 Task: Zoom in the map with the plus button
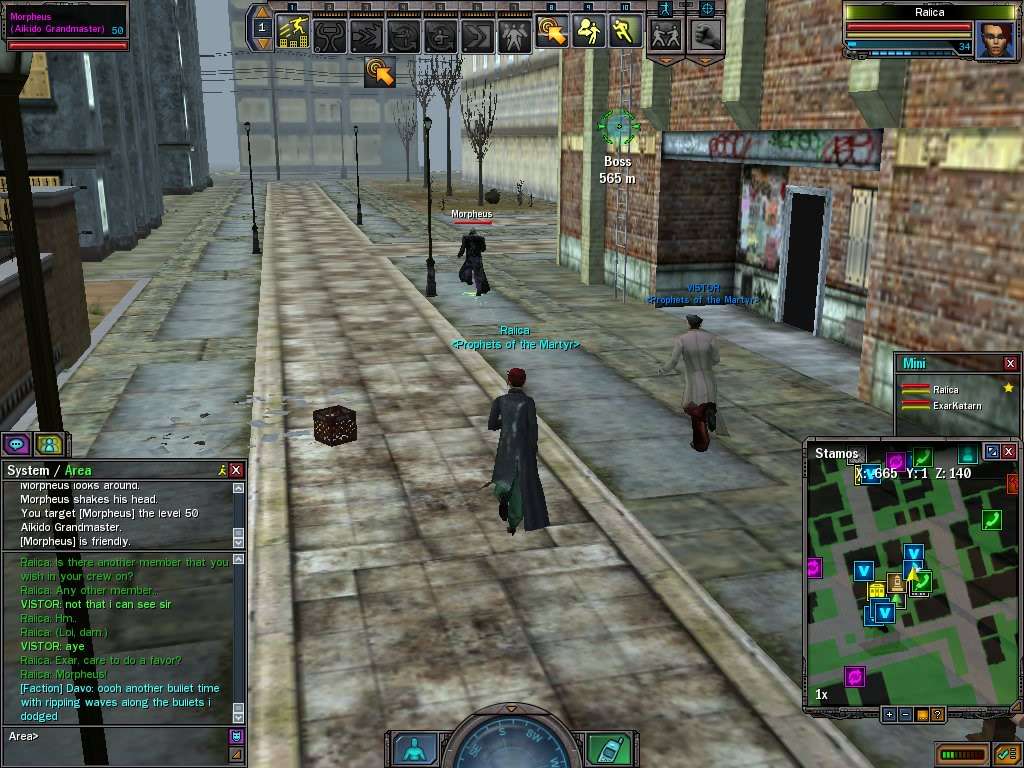tap(889, 714)
